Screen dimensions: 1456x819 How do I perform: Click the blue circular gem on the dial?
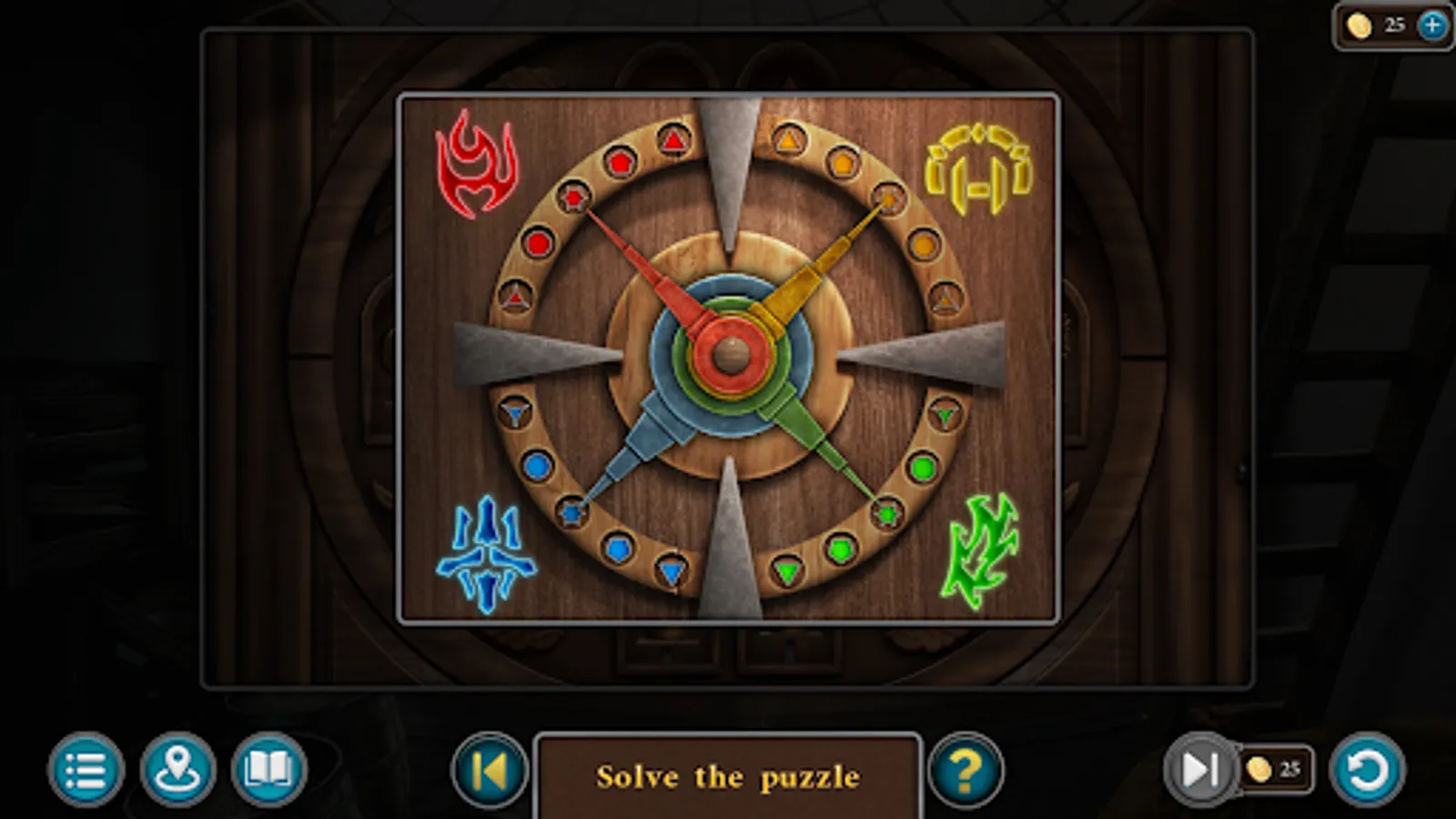point(537,465)
